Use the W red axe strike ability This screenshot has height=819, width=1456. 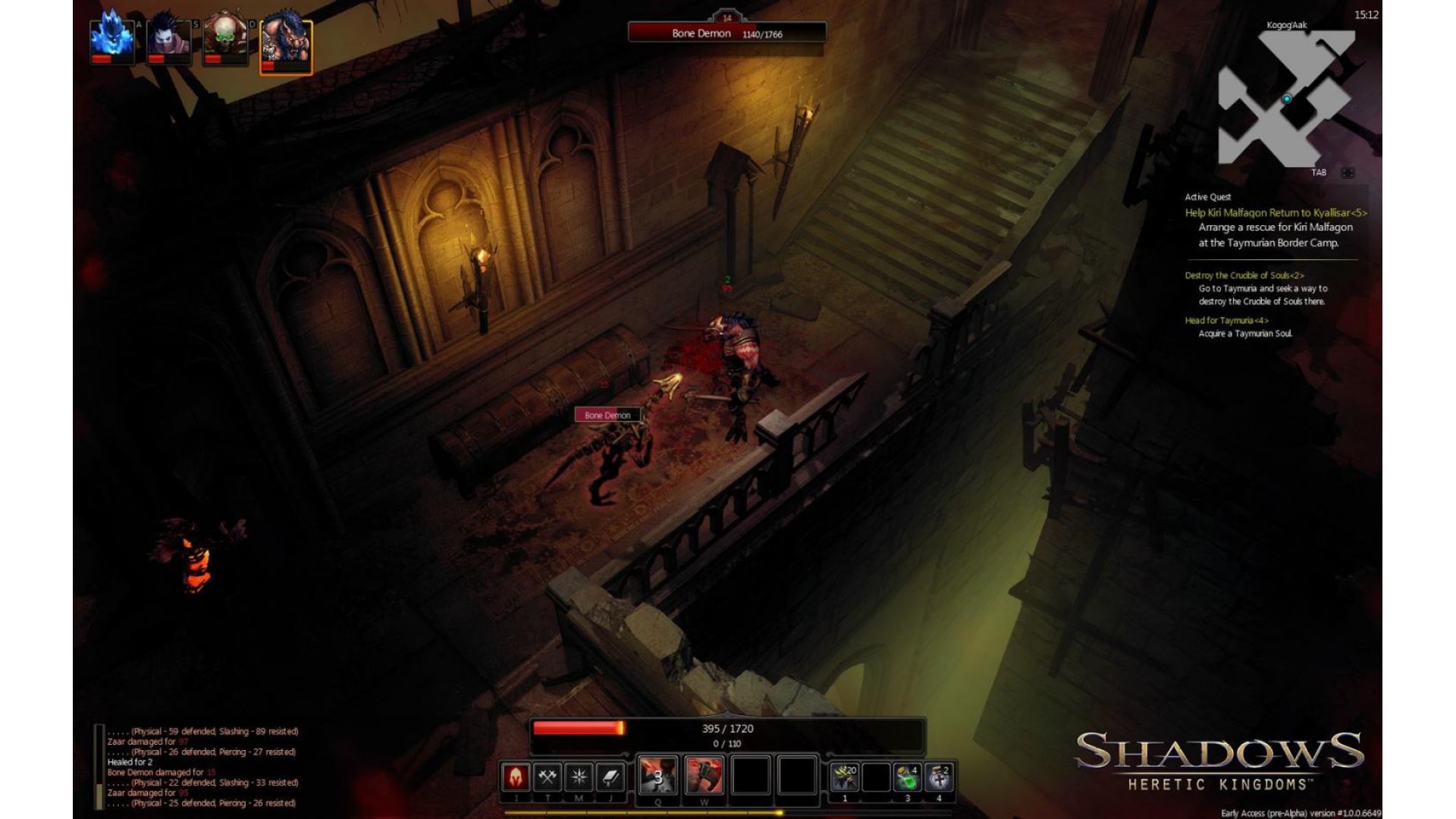pyautogui.click(x=704, y=776)
